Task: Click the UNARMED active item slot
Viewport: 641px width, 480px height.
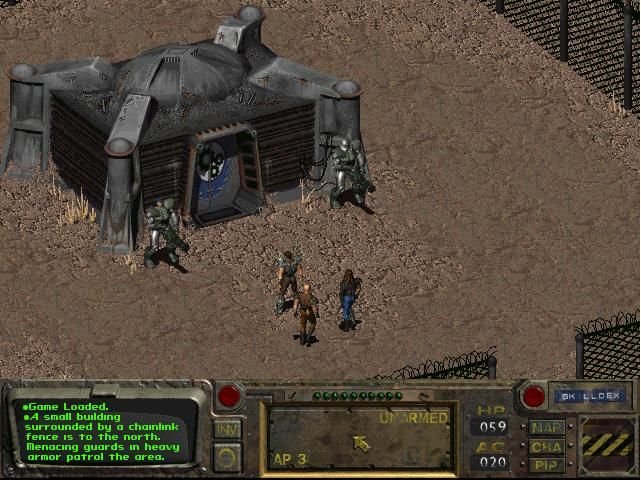Action: point(361,437)
